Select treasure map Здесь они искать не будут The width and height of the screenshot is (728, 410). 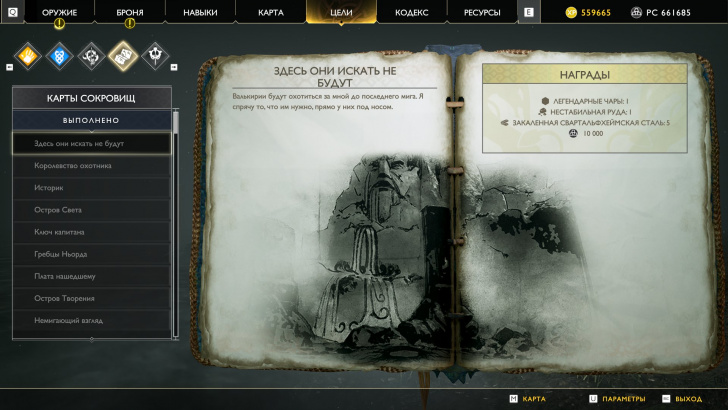tap(91, 143)
